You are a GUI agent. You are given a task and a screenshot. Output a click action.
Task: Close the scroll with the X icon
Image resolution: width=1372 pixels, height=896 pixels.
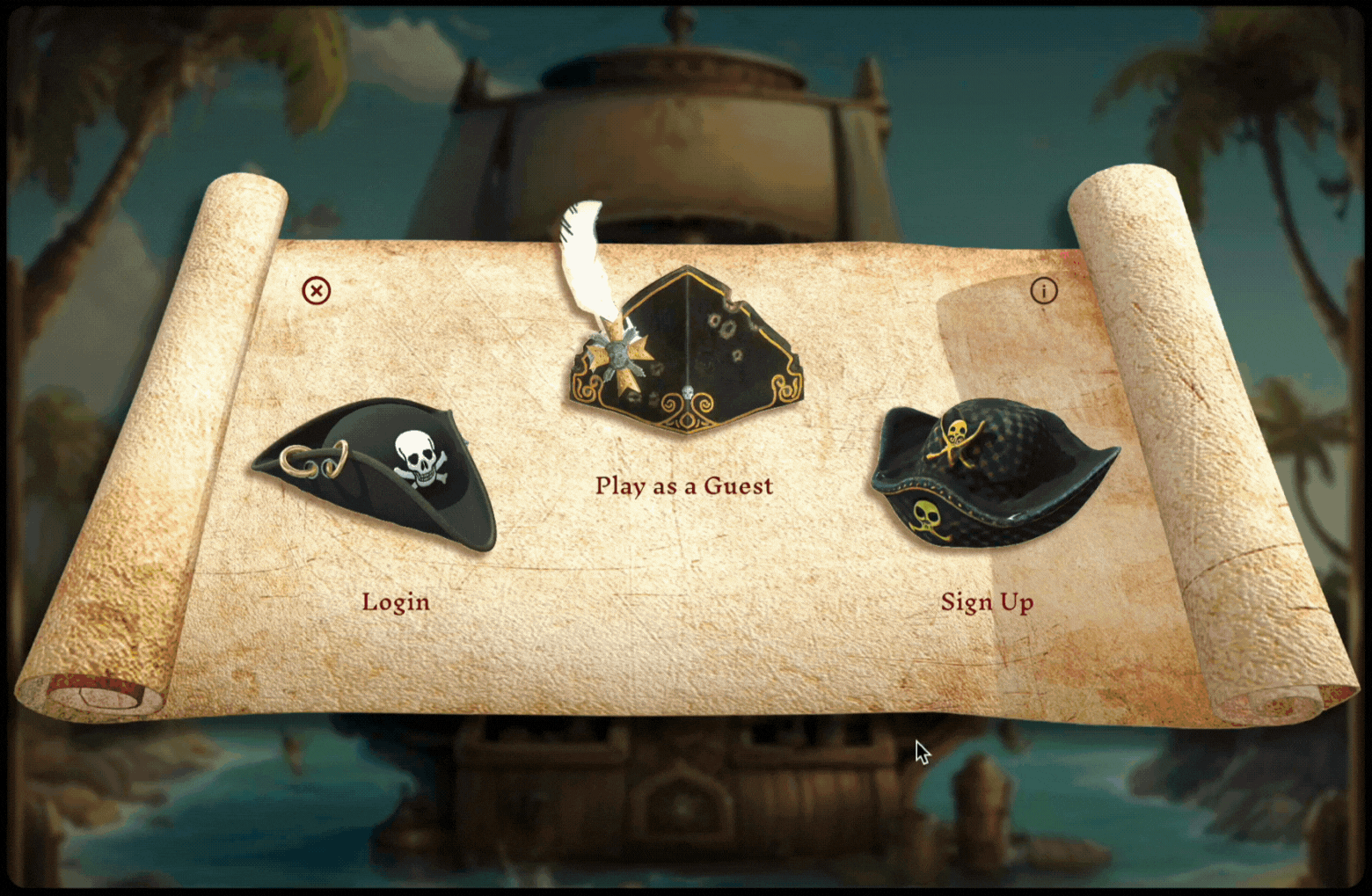(x=317, y=290)
